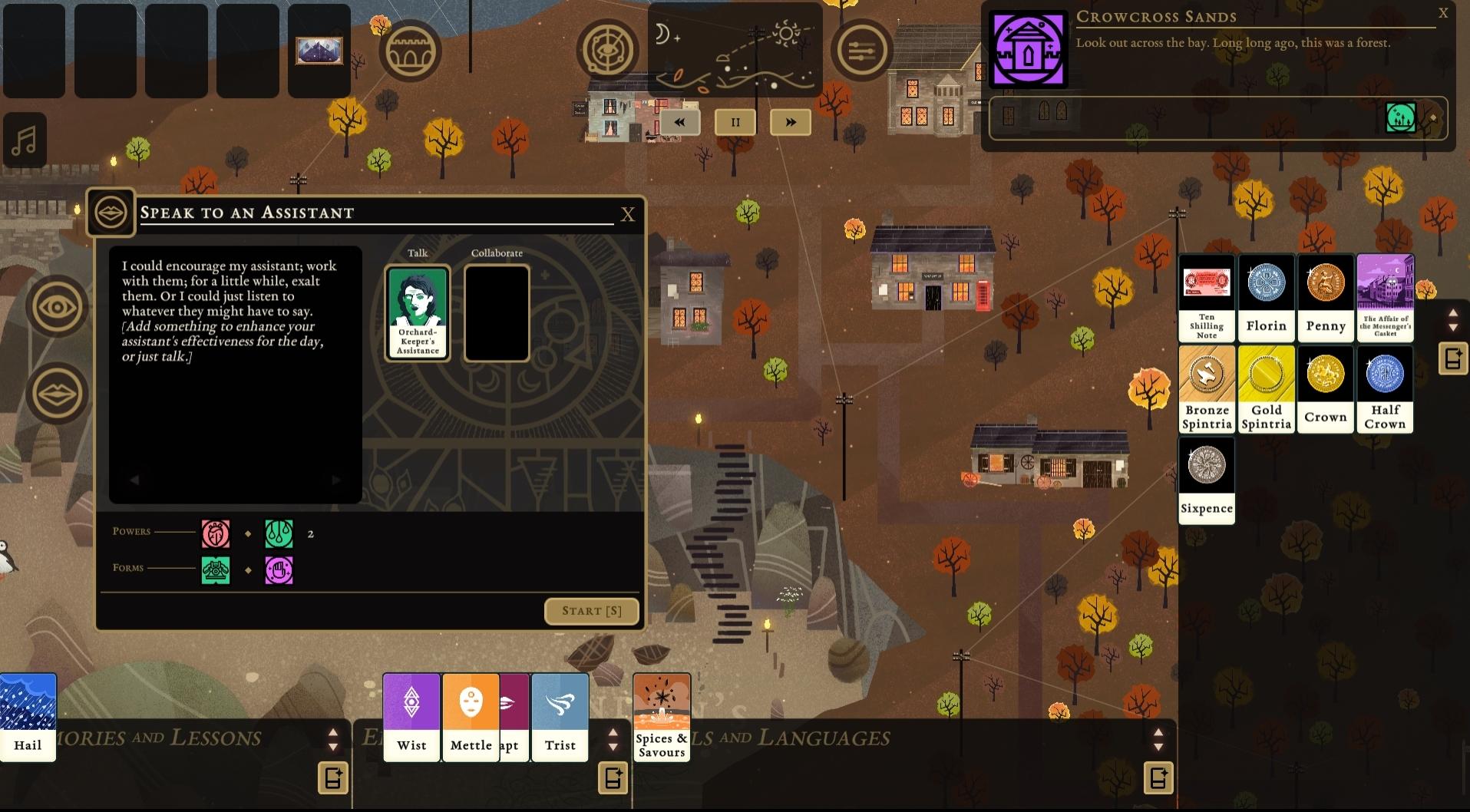Click the Crowcross Sands purple location icon
This screenshot has width=1470, height=812.
tap(1029, 49)
